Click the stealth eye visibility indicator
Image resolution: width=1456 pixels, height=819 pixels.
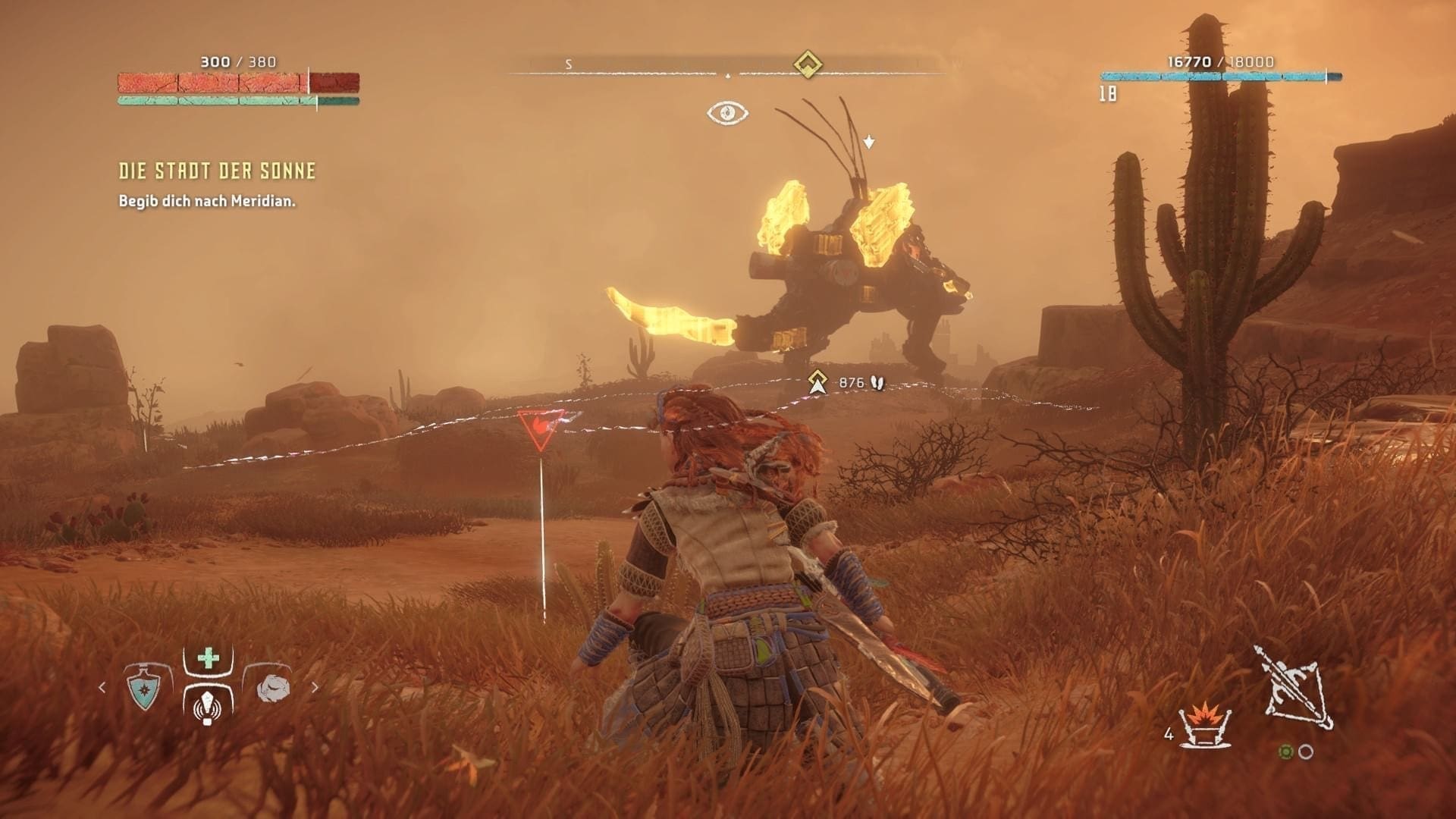pos(727,113)
